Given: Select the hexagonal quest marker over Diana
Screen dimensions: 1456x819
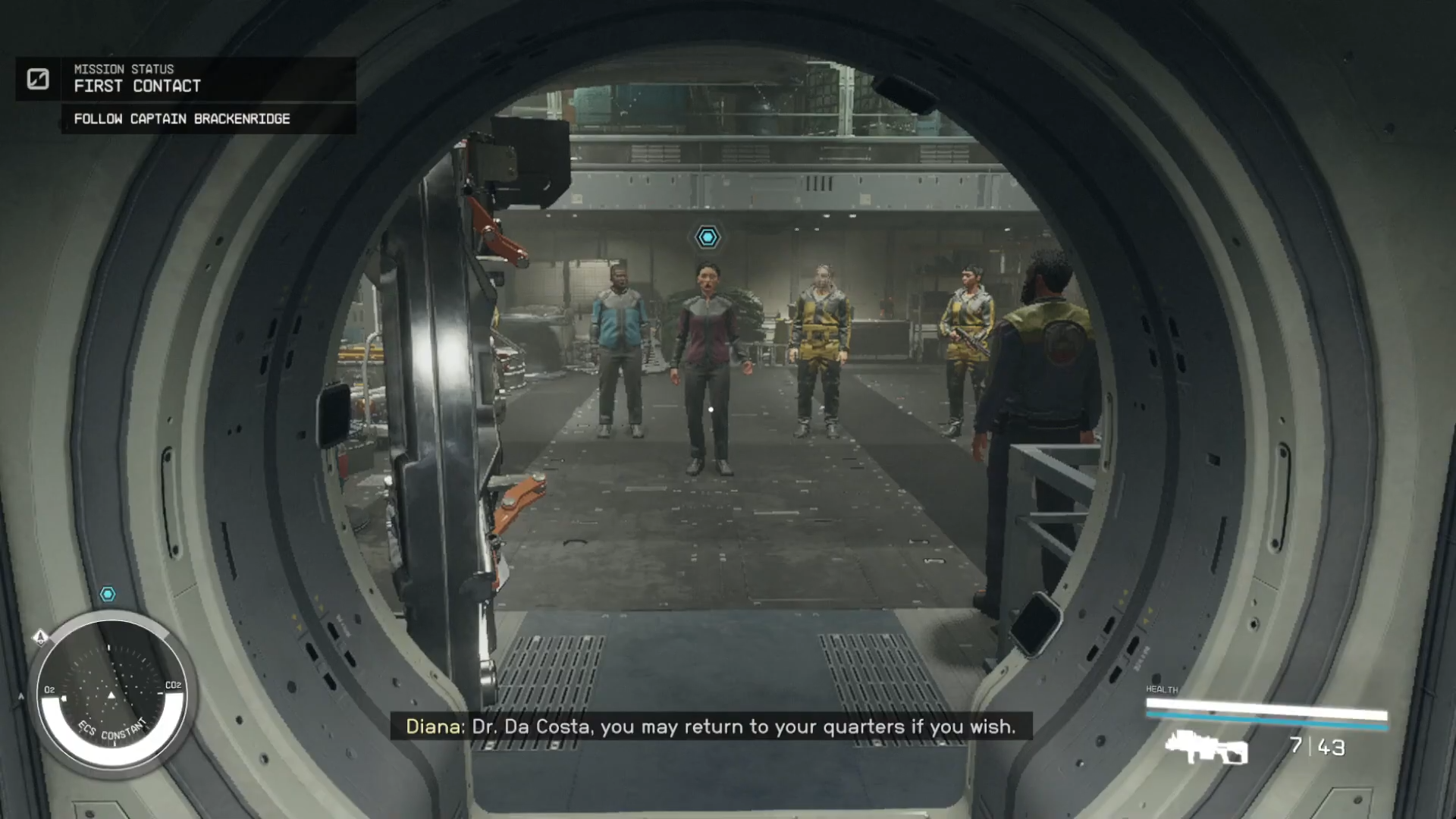Looking at the screenshot, I should [708, 237].
